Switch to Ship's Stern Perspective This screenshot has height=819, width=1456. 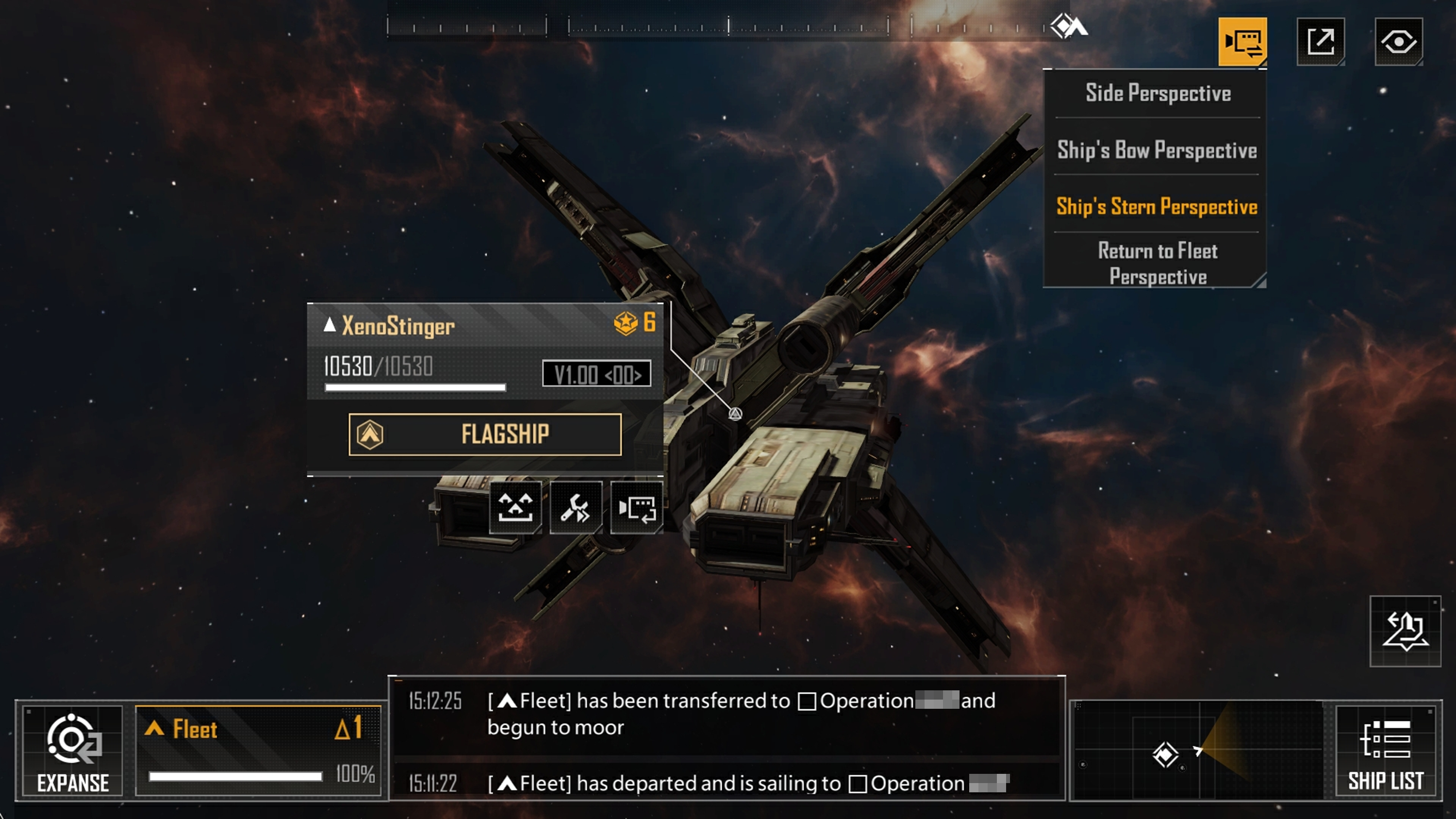pyautogui.click(x=1157, y=207)
